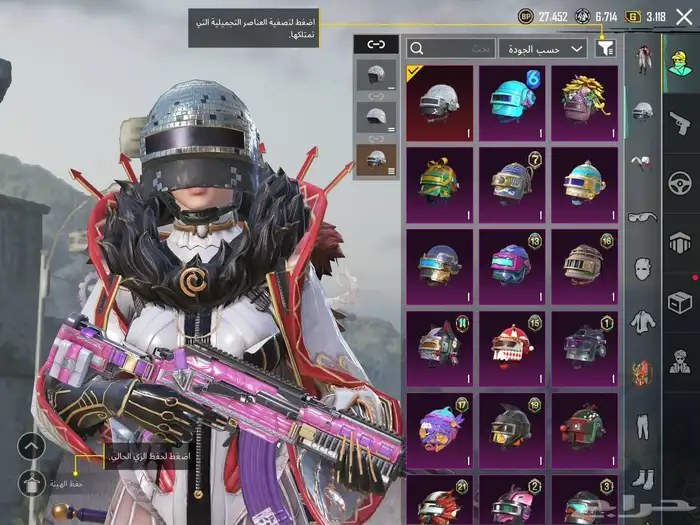Select the flower-covered helmet skin
This screenshot has width=700, height=525.
tap(585, 100)
